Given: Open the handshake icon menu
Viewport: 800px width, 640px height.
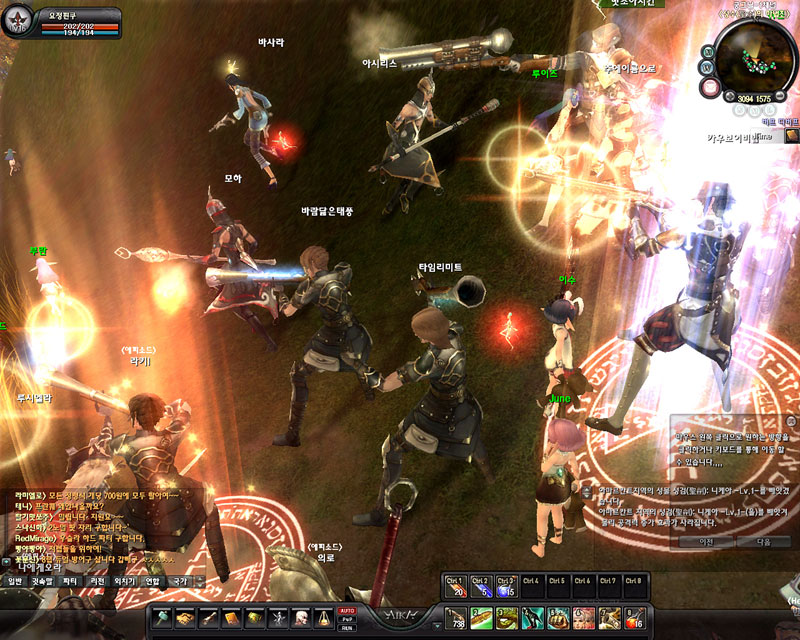Looking at the screenshot, I should [x=186, y=617].
